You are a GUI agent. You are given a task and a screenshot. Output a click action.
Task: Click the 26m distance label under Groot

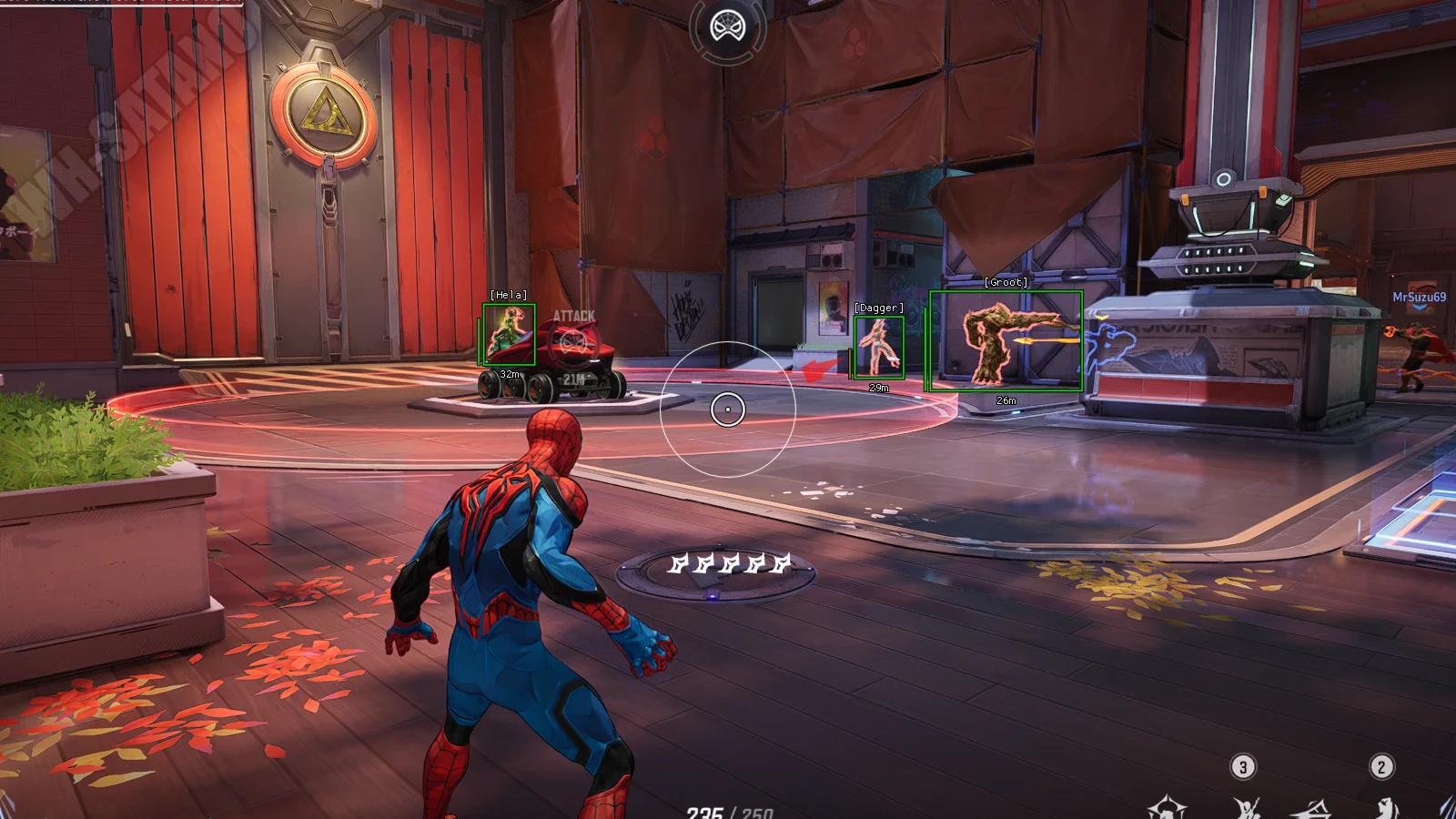[1006, 399]
